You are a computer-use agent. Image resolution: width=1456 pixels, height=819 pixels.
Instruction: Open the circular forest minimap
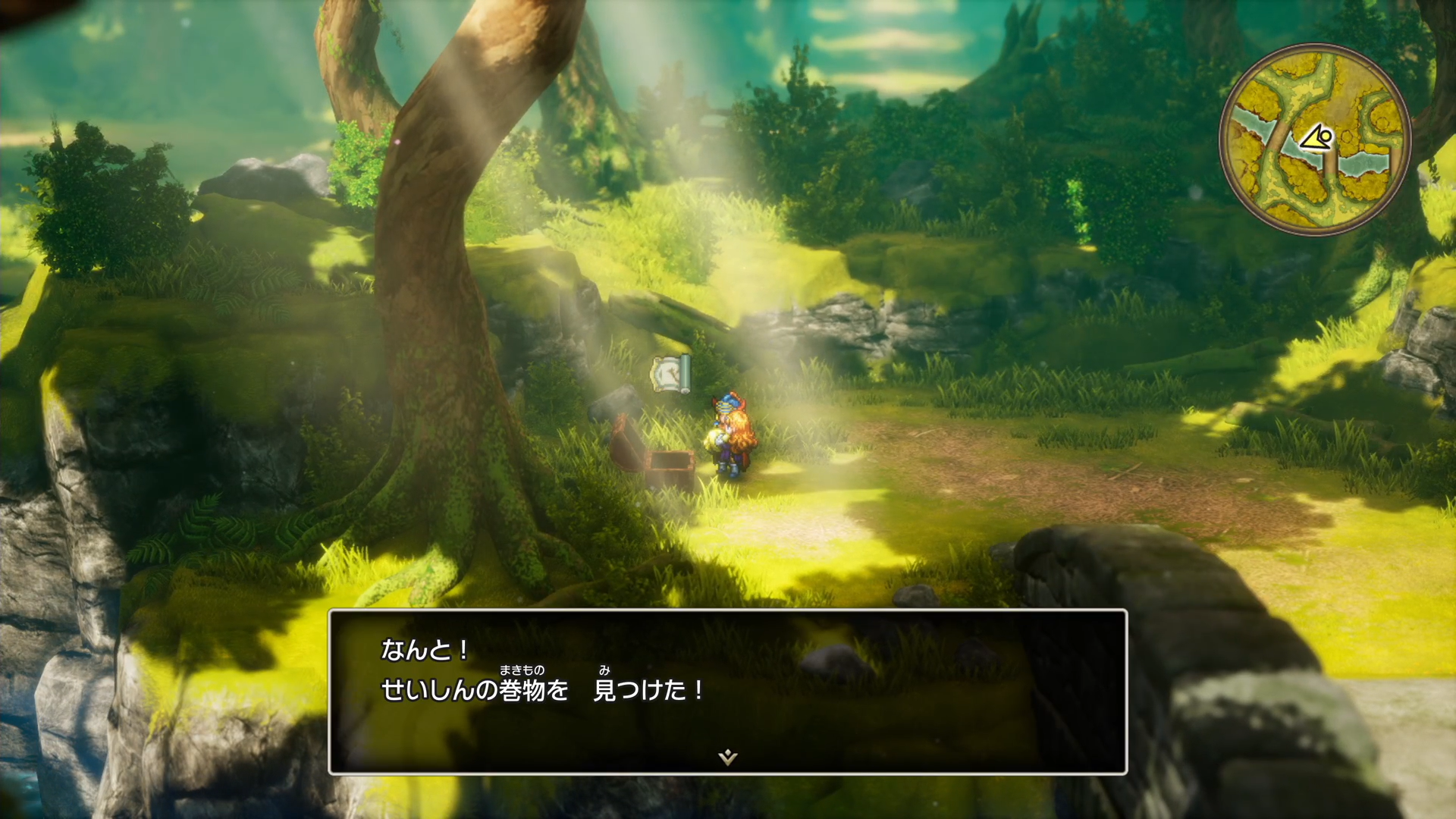tap(1315, 140)
